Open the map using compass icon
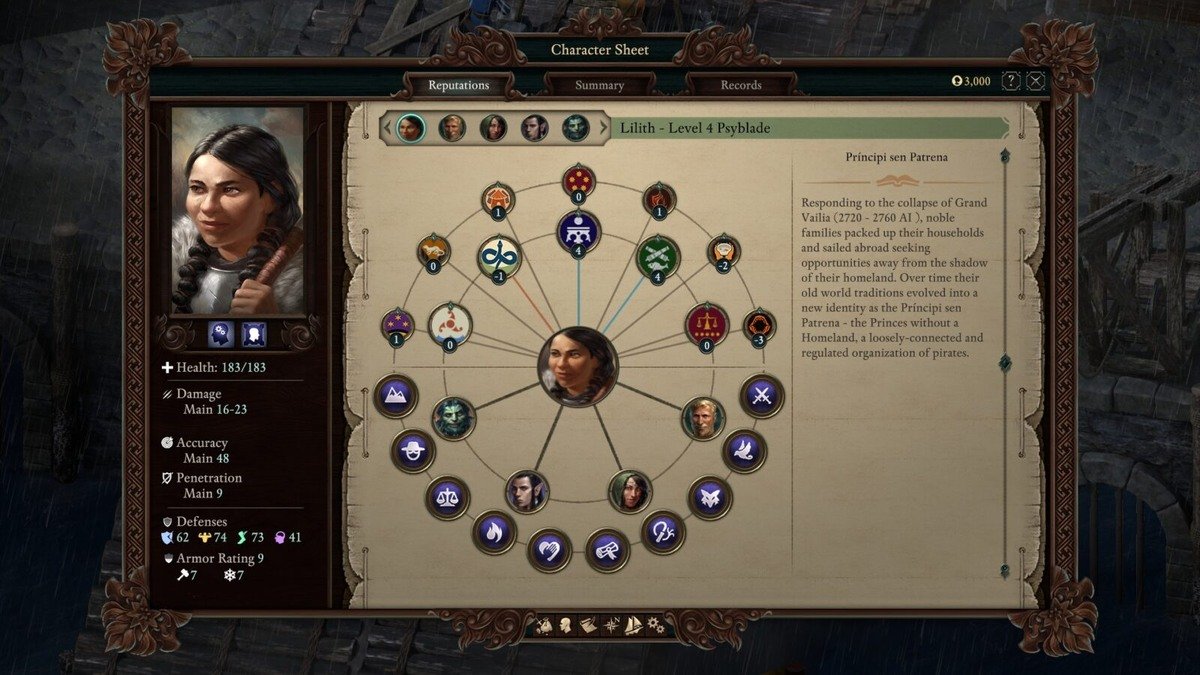This screenshot has width=1200, height=675. point(611,626)
